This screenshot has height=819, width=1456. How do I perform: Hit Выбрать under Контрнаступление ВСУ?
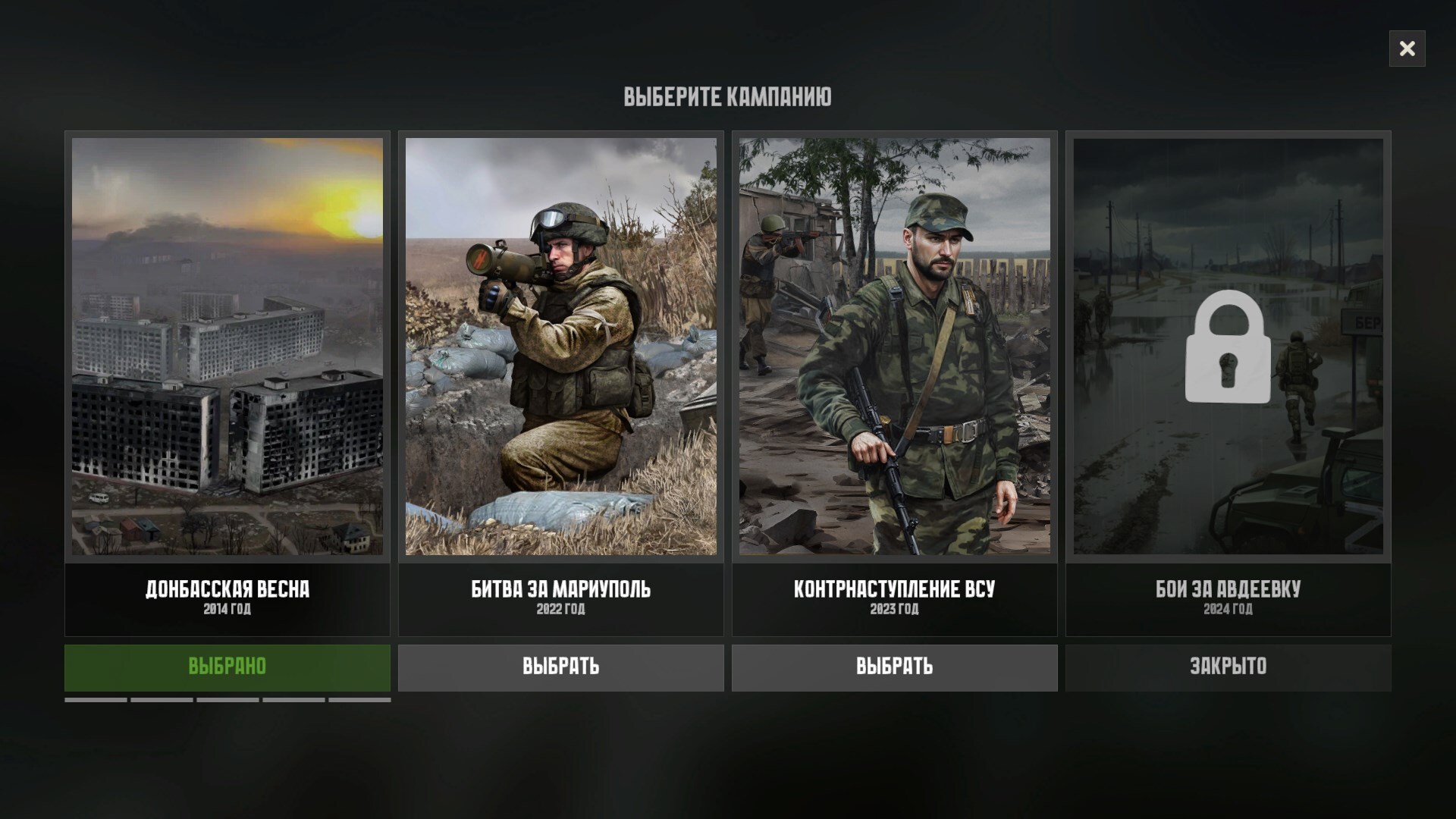pyautogui.click(x=894, y=667)
